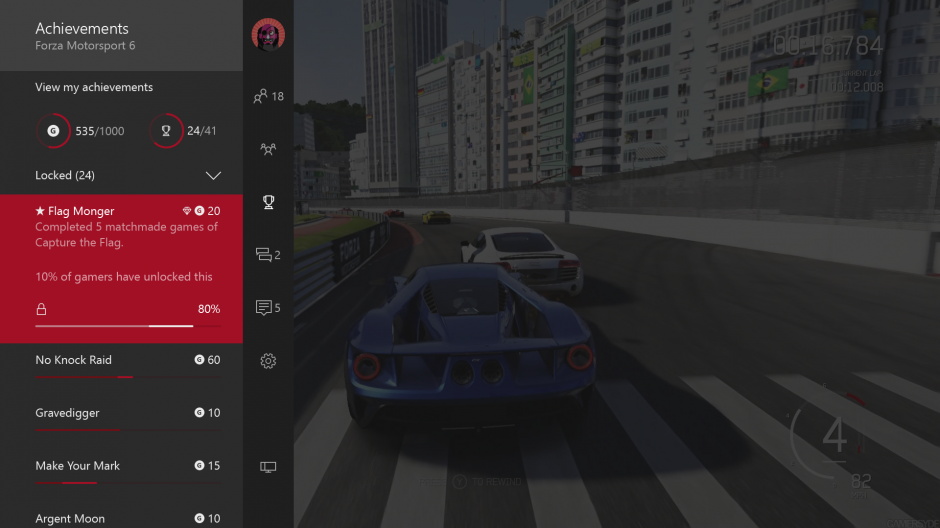The image size is (940, 528).
Task: Open the gear settings tab
Action: point(268,361)
